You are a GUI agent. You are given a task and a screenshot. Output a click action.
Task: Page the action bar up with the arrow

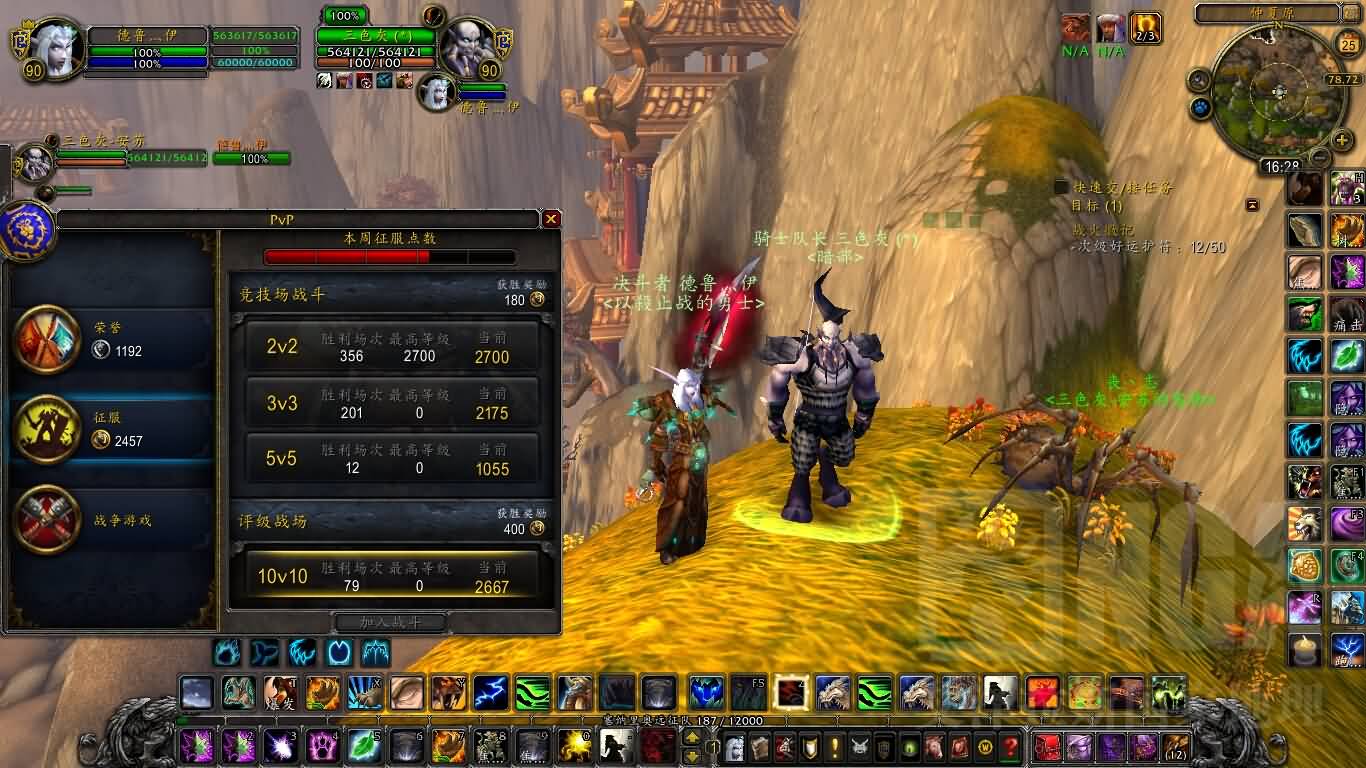click(x=691, y=737)
